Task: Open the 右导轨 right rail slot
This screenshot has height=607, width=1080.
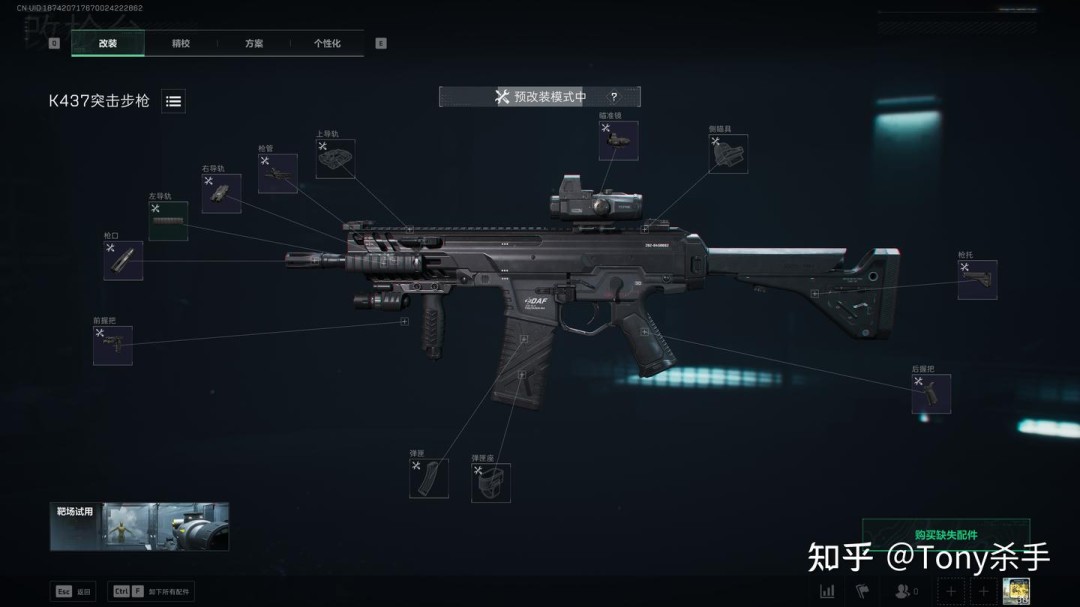Action: (221, 194)
